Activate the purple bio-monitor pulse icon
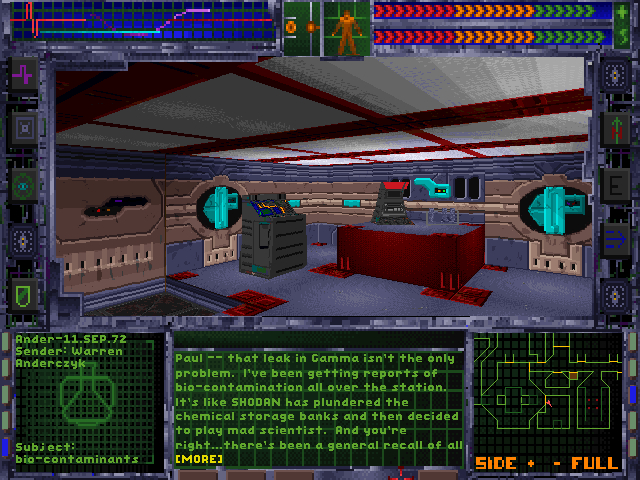This screenshot has height=480, width=640. click(x=23, y=73)
